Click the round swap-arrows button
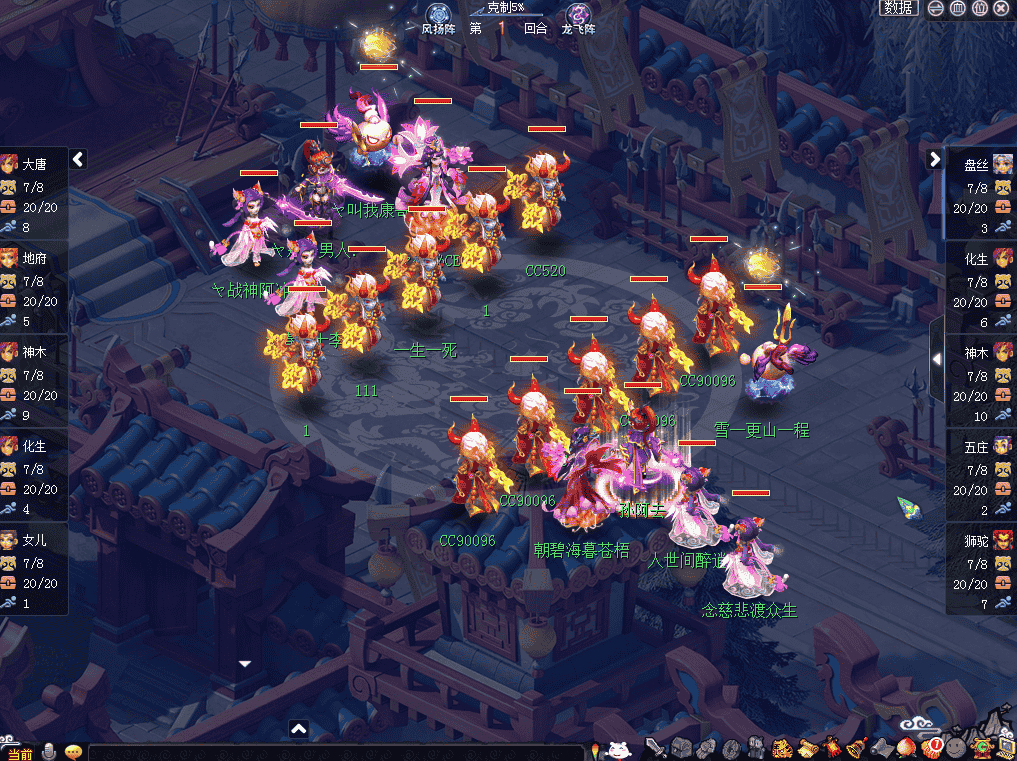The image size is (1017, 761). 937,8
